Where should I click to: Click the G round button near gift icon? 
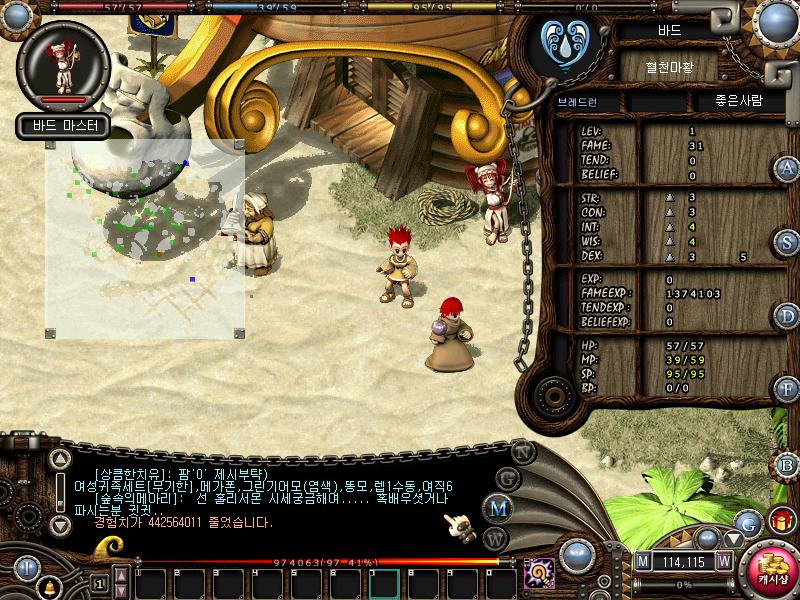pyautogui.click(x=747, y=521)
